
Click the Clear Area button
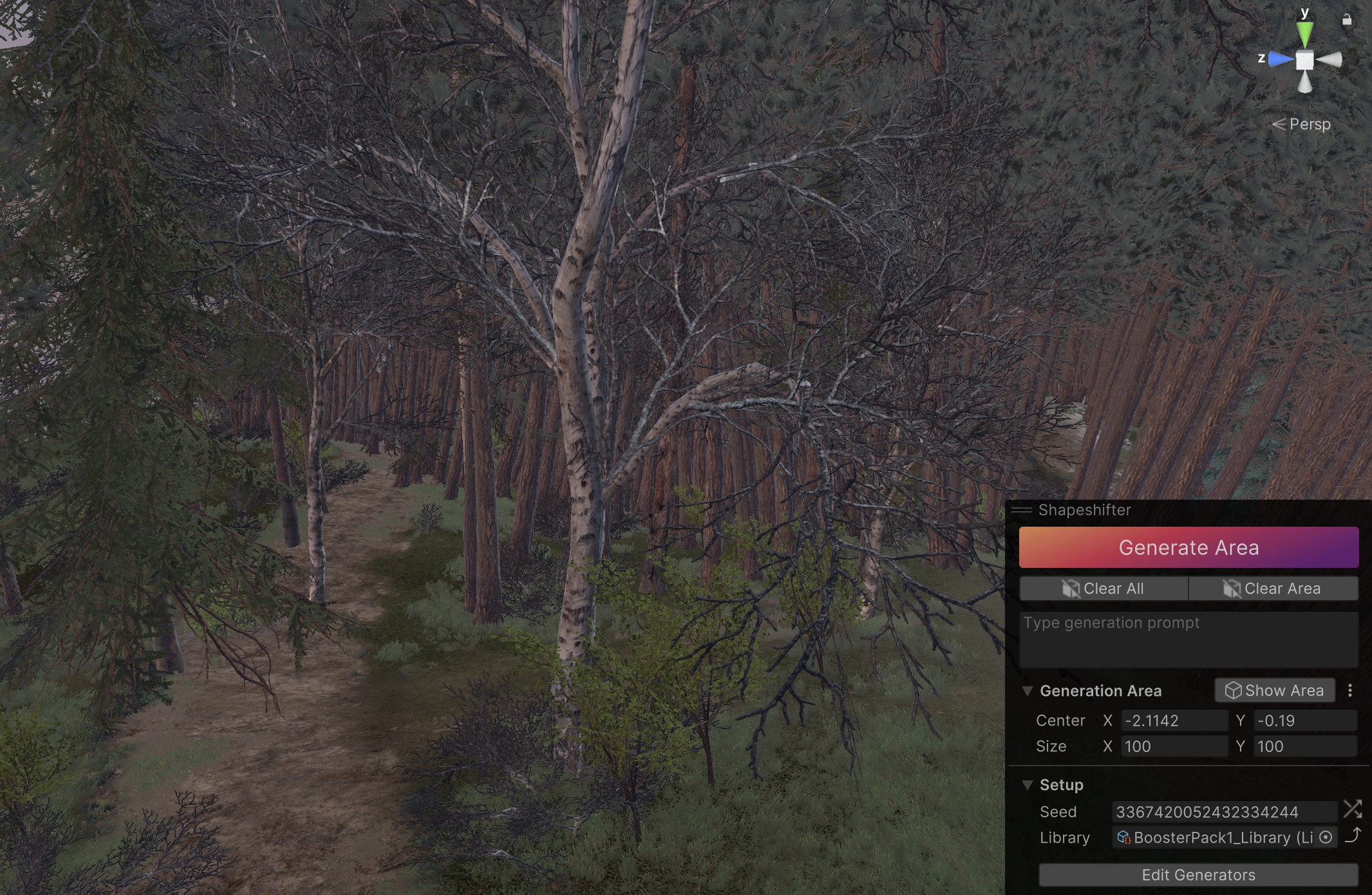1273,589
